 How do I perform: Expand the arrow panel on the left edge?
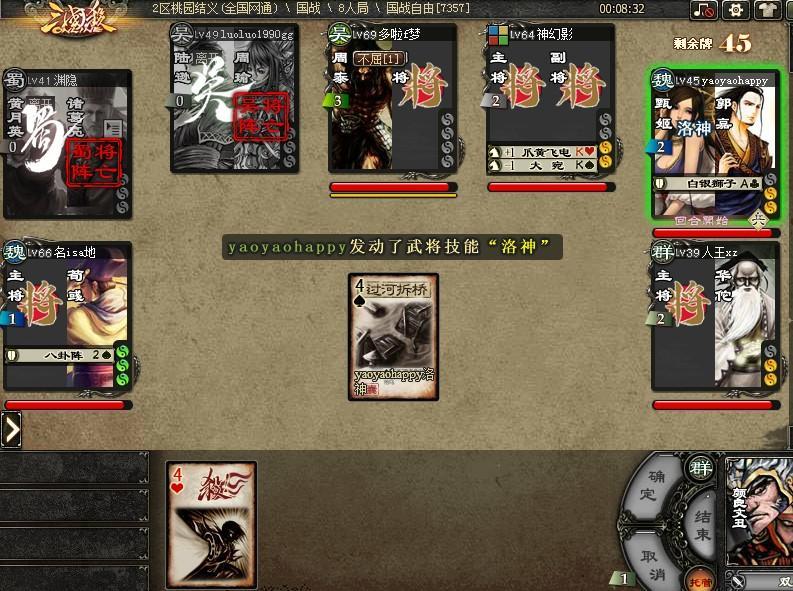tap(11, 430)
